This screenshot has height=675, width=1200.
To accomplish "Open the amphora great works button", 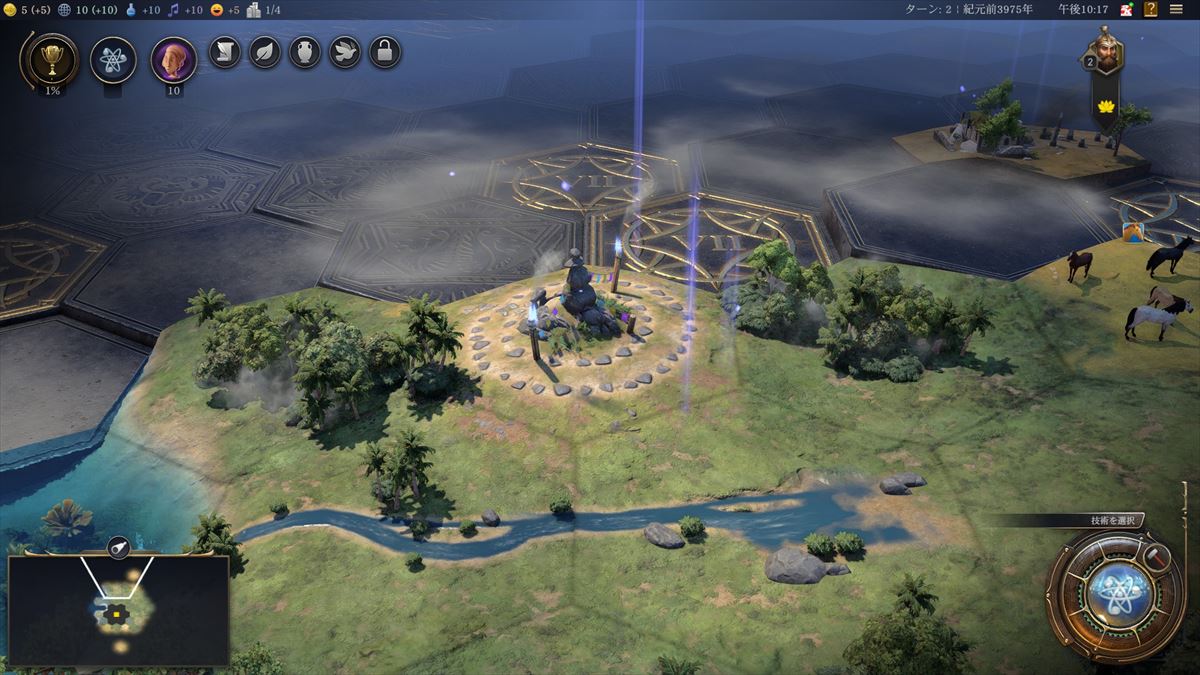I will click(x=305, y=51).
